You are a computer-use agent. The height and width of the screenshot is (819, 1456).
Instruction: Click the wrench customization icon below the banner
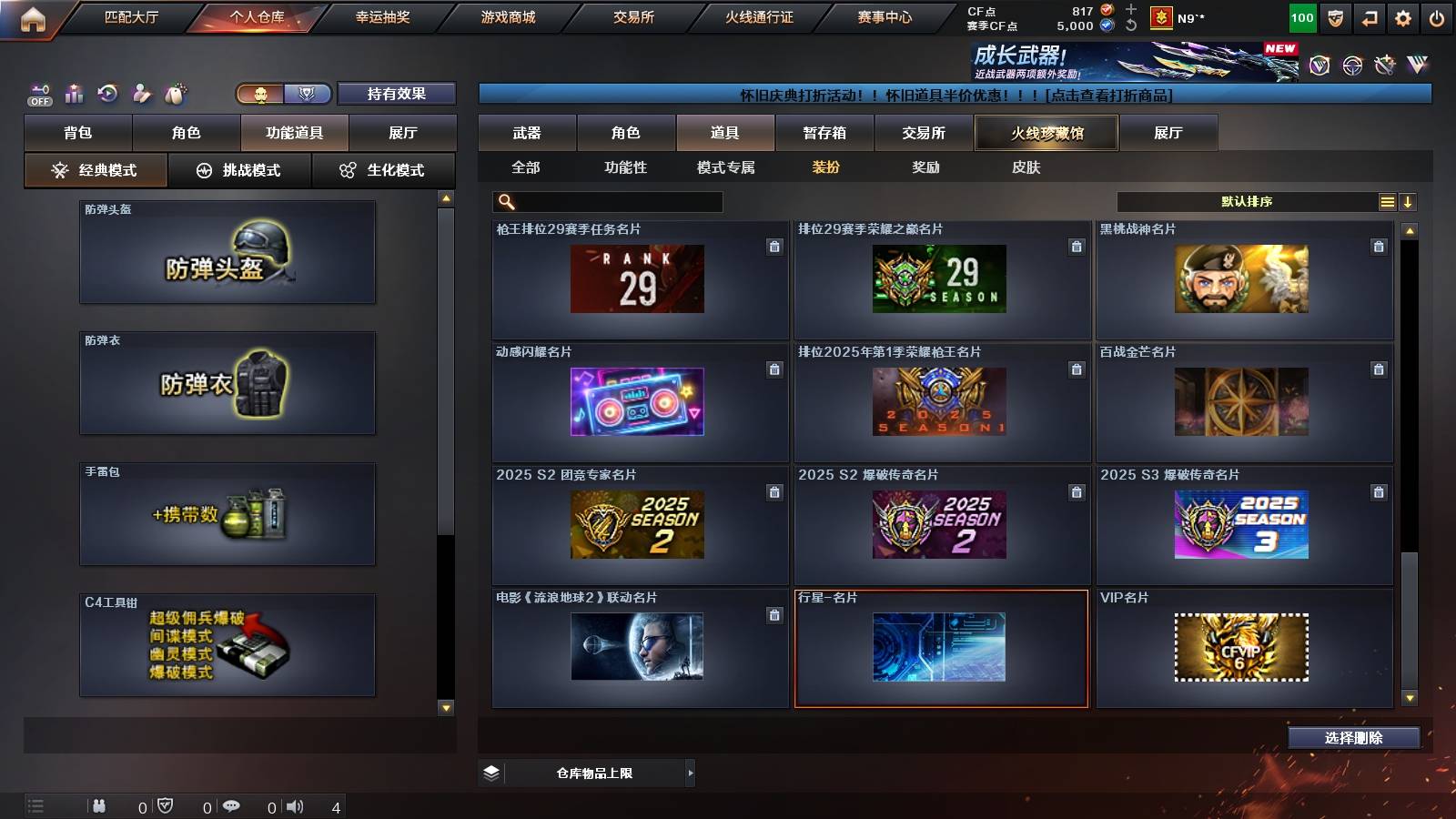pos(143,93)
